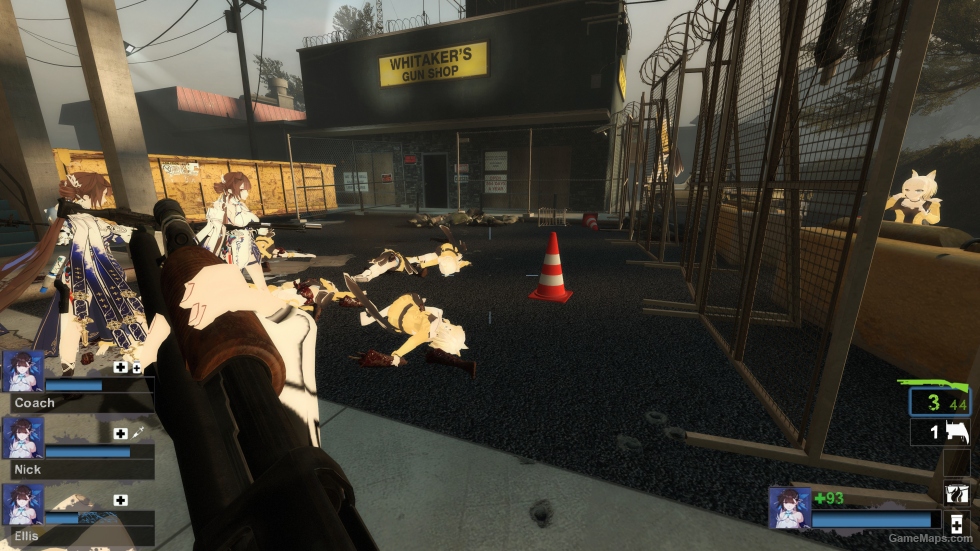Switch to the pistol secondary slot
The width and height of the screenshot is (980, 551).
tap(941, 432)
